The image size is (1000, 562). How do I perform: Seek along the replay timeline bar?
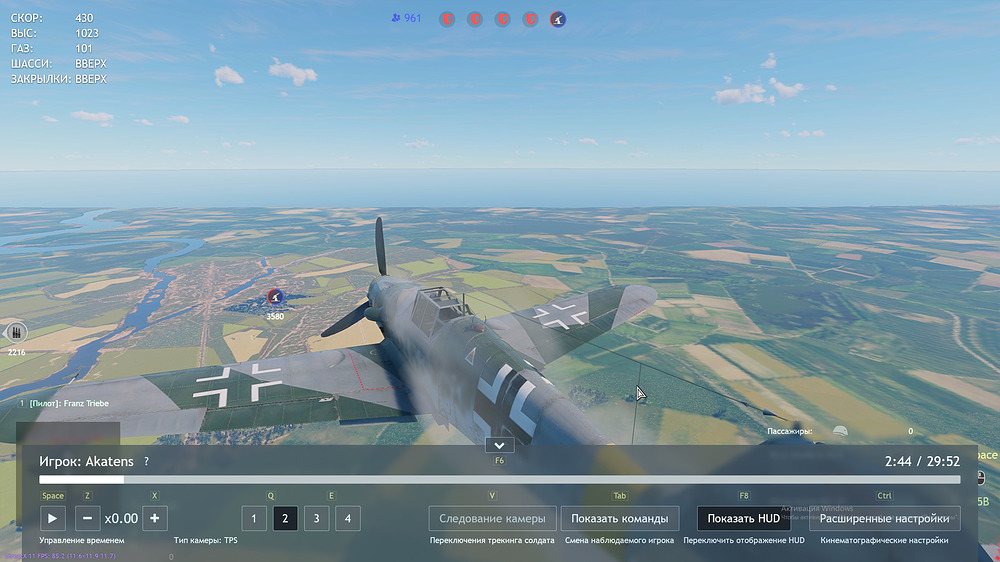(500, 480)
